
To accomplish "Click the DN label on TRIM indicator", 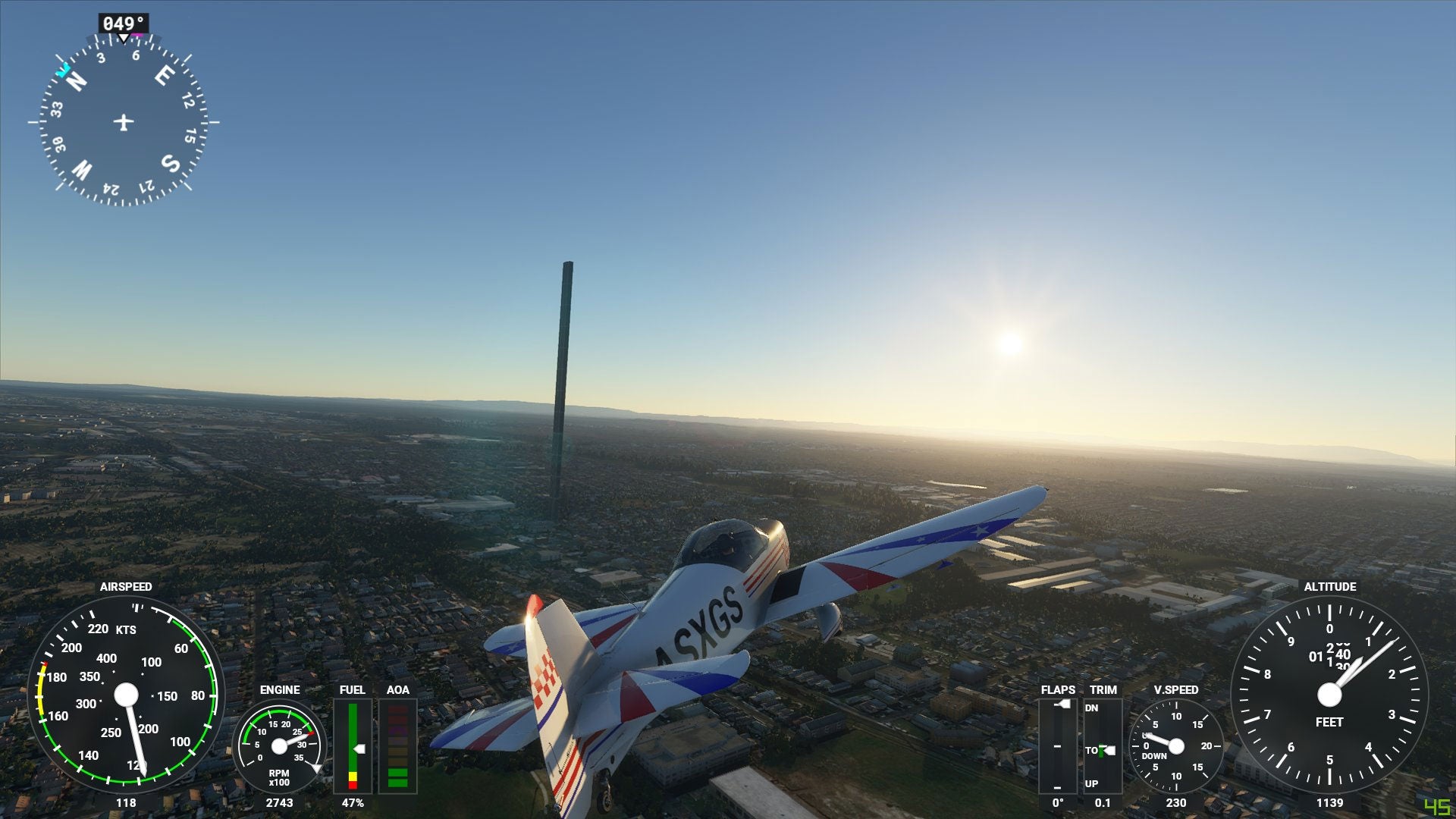I will point(1091,707).
